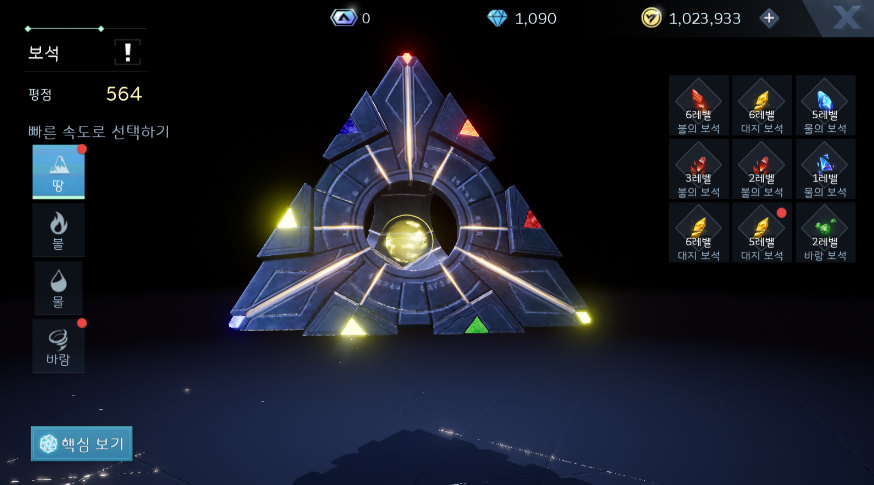Click the 핵심 보기 button
874x485 pixels.
point(82,443)
